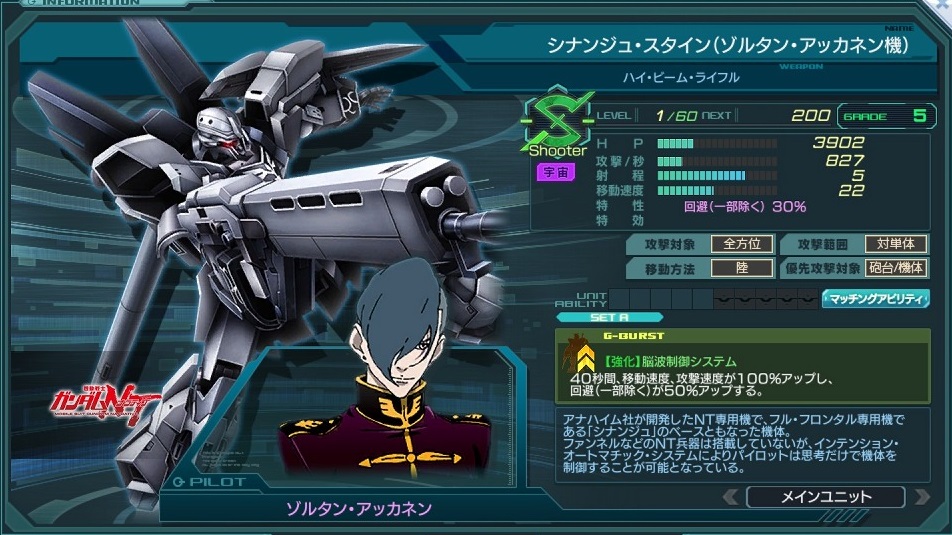Select the メインユニット (Main Unit) selector
The height and width of the screenshot is (535, 952).
pyautogui.click(x=824, y=497)
